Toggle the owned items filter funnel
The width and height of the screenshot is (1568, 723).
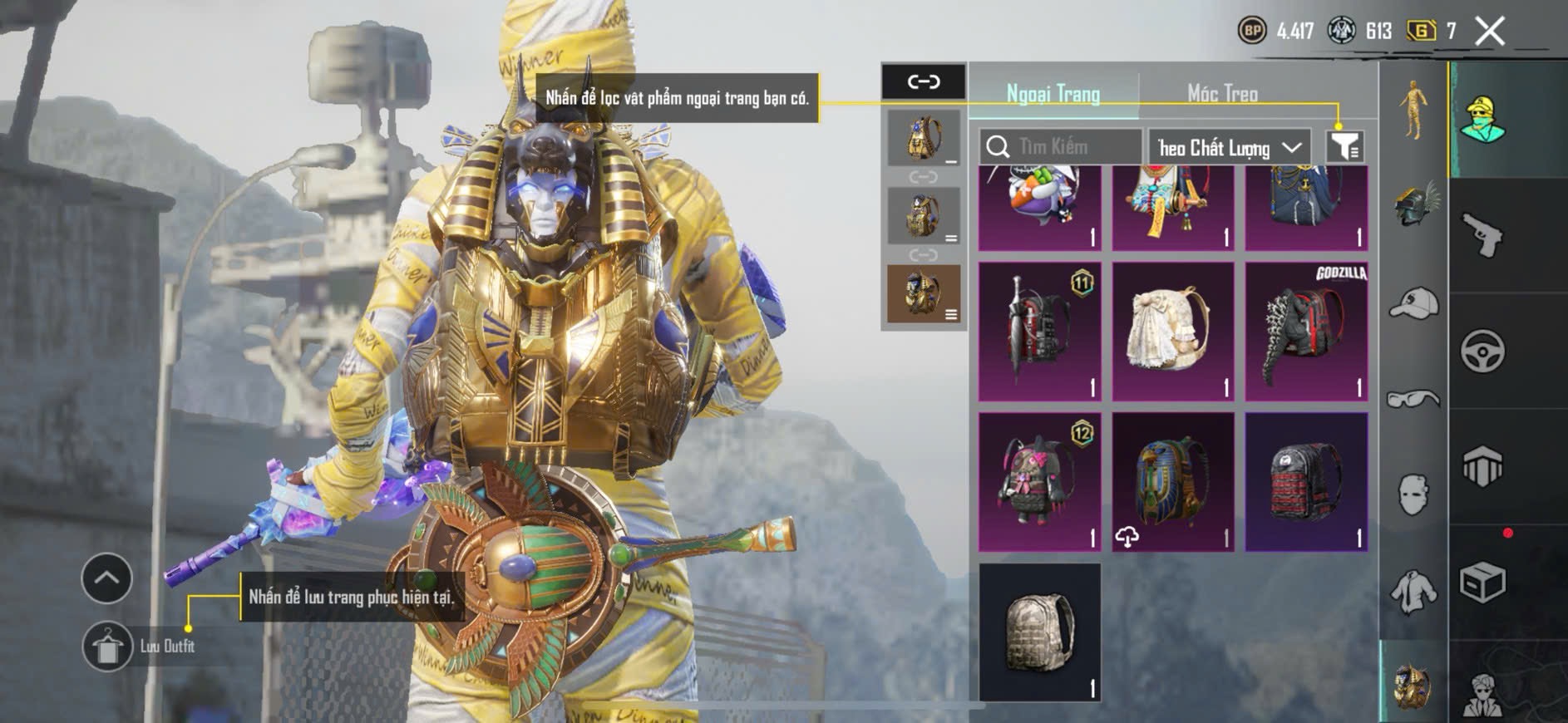click(x=1344, y=147)
